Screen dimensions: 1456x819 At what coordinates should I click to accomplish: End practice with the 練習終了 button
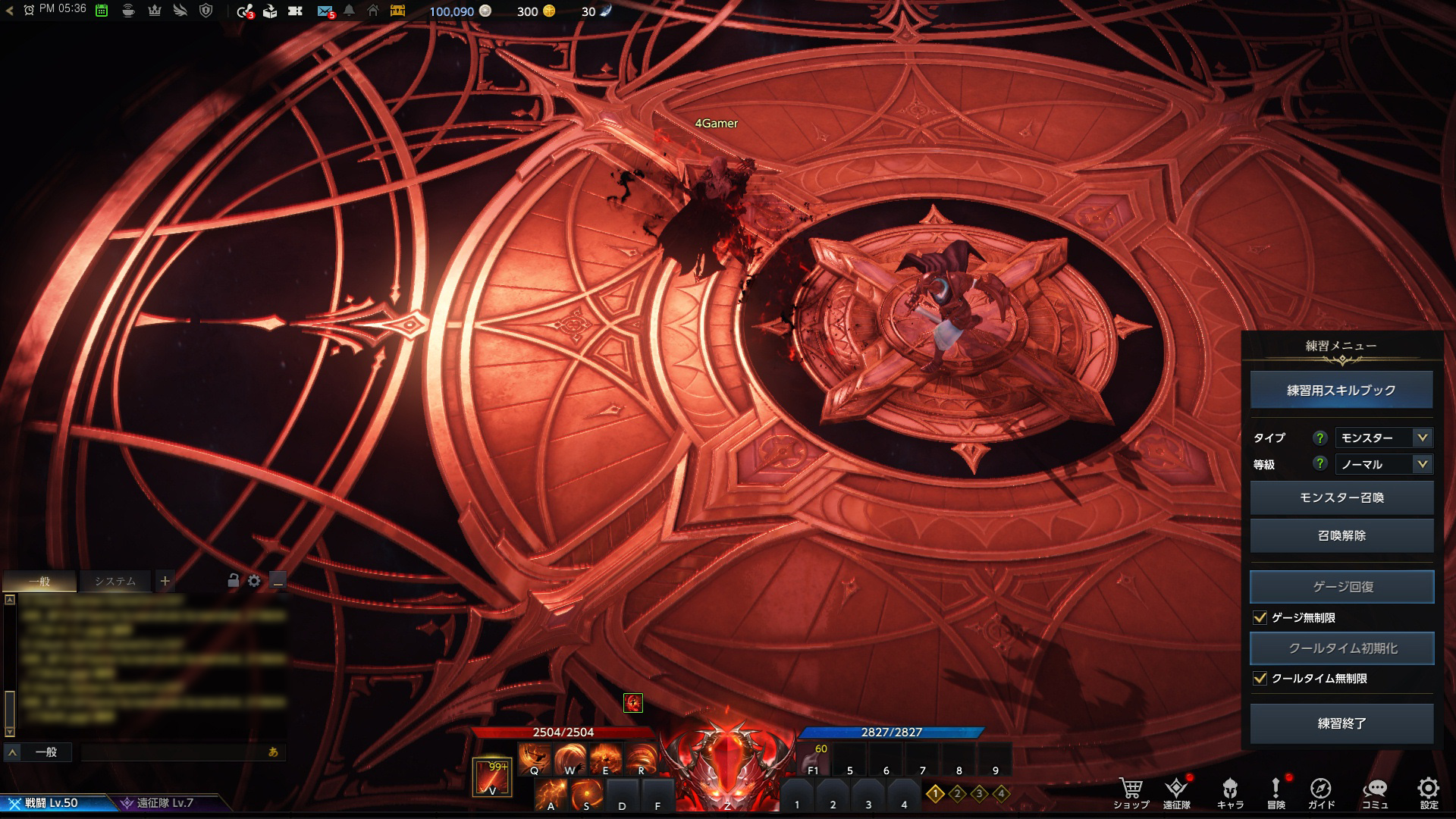1341,723
